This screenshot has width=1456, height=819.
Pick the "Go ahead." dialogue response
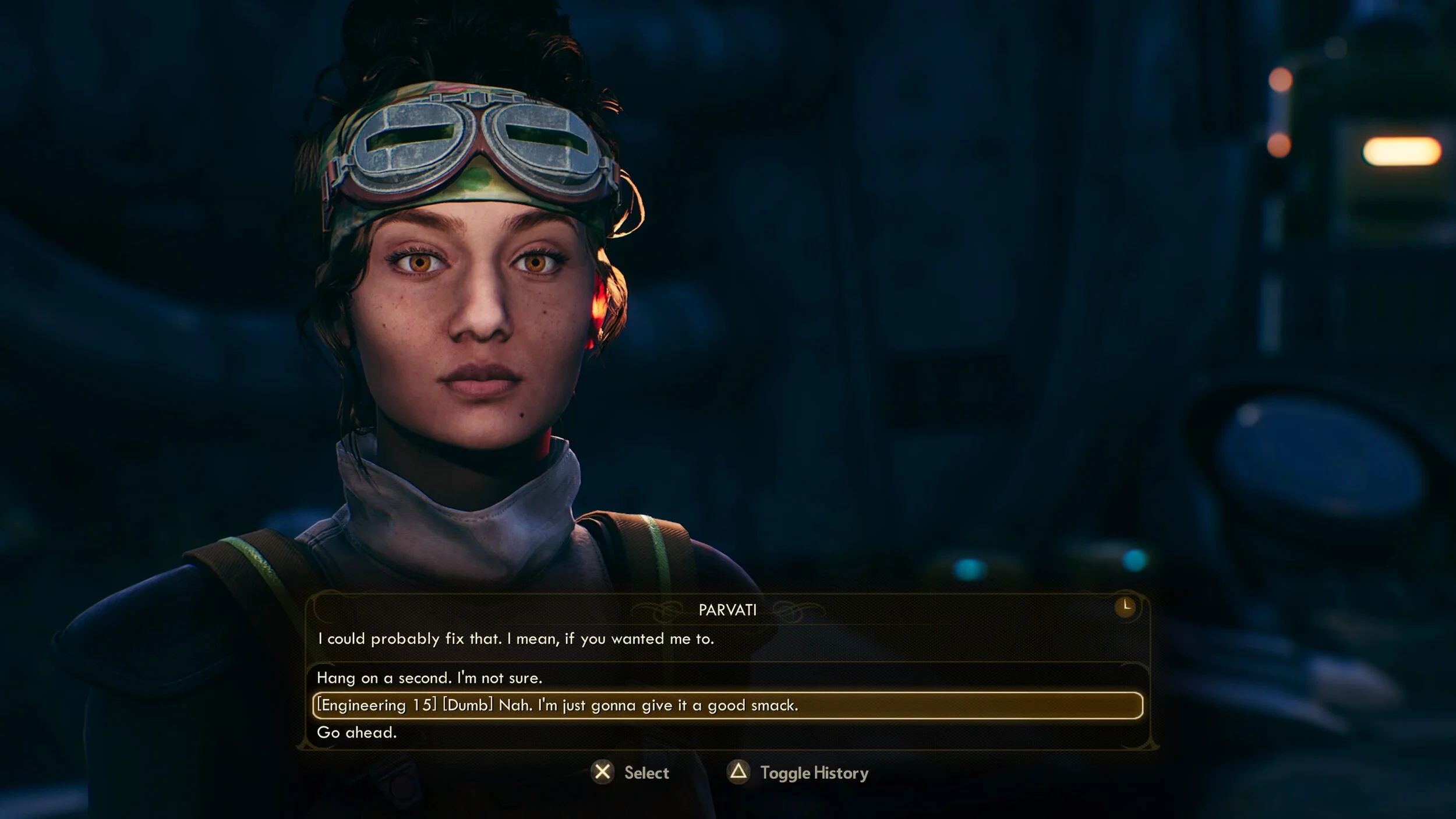(356, 733)
